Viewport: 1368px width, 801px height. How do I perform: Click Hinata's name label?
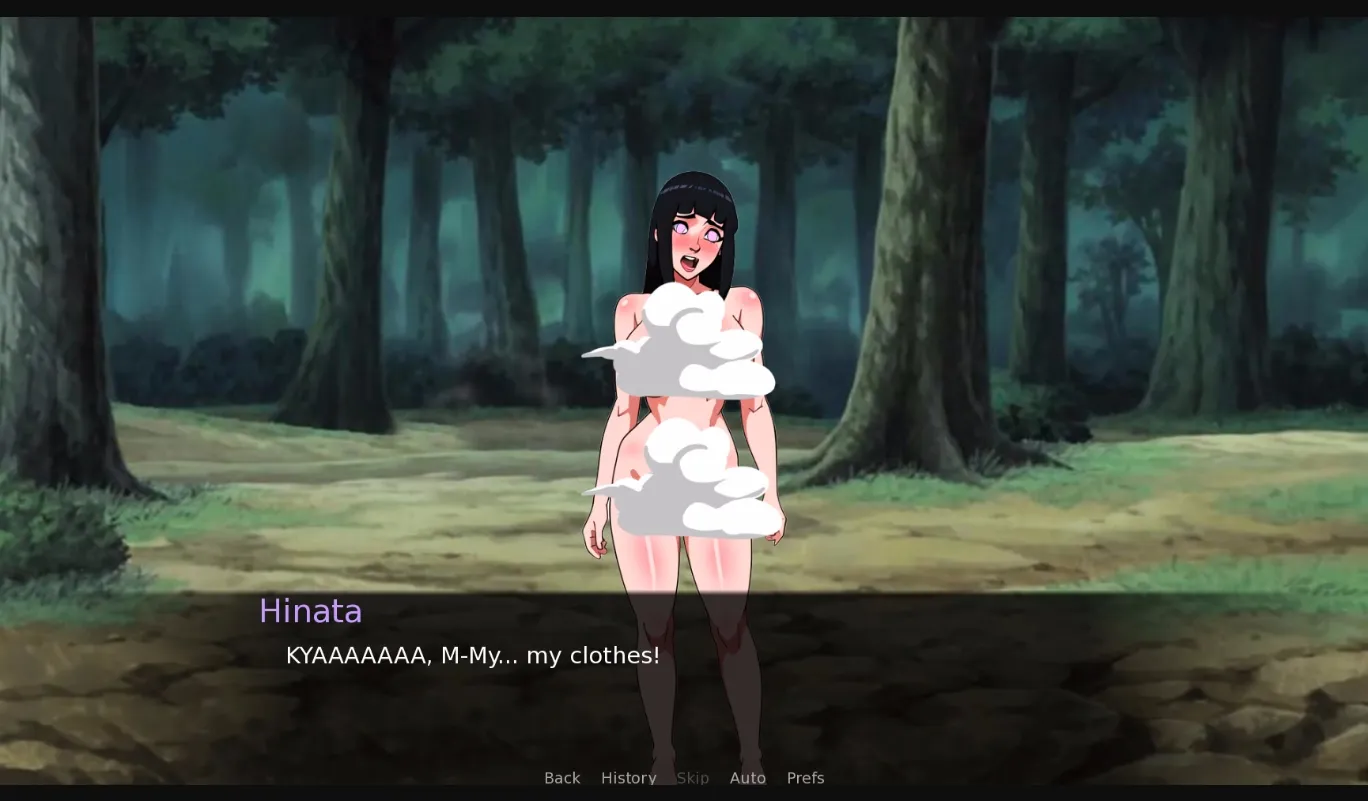coord(310,611)
